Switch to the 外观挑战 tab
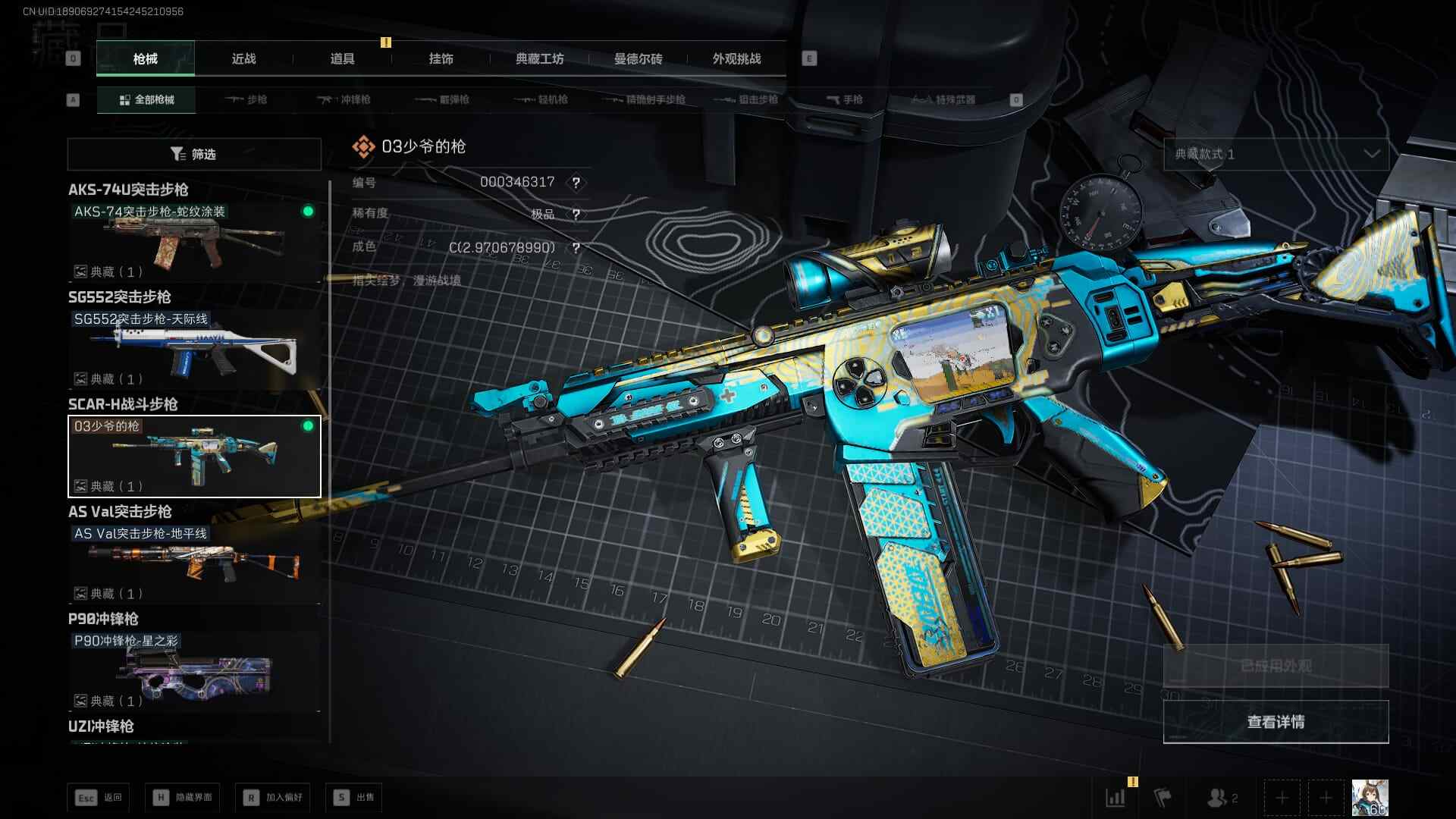 pyautogui.click(x=736, y=59)
